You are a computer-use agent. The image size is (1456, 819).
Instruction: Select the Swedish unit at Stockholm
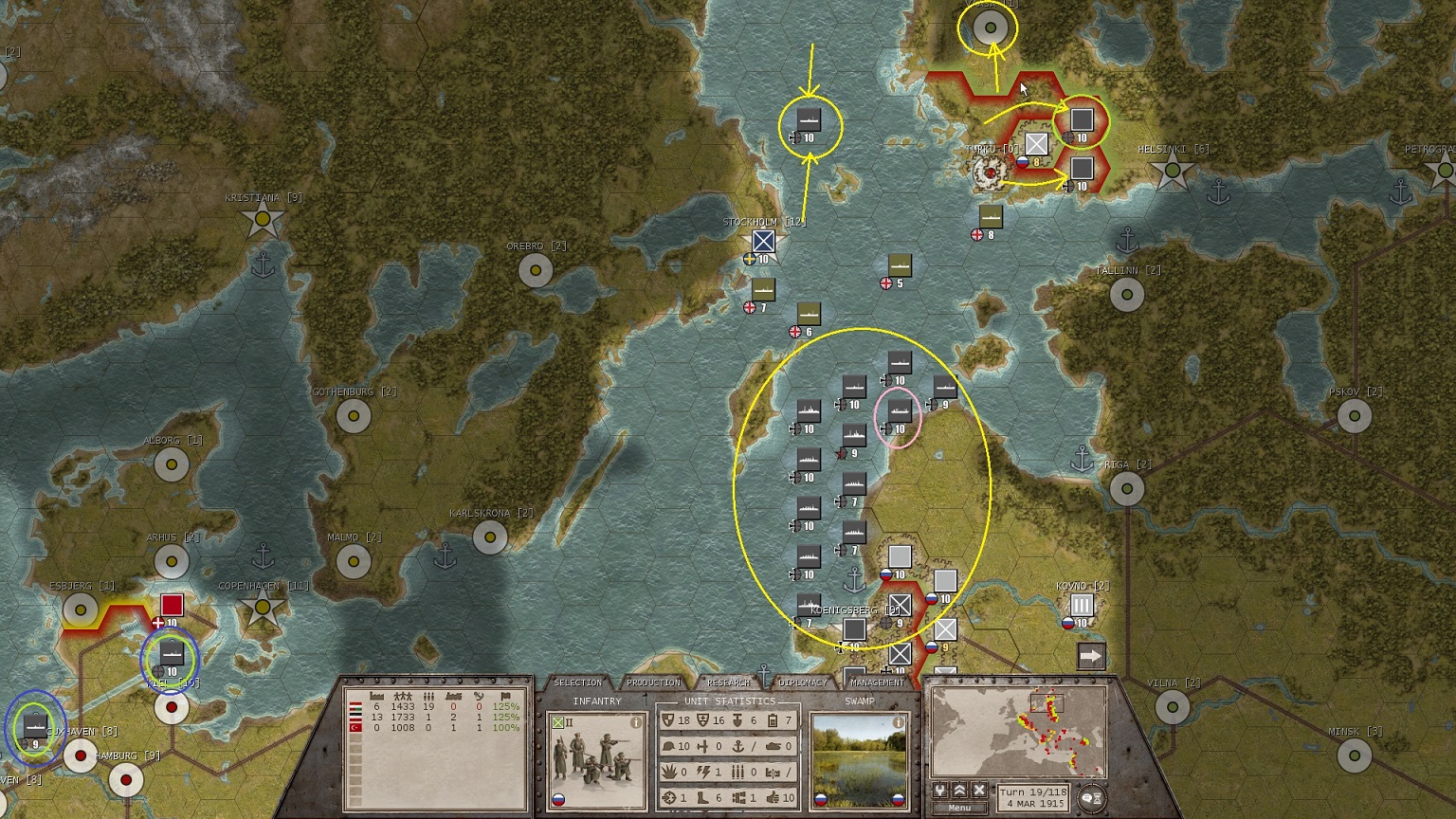coord(764,242)
